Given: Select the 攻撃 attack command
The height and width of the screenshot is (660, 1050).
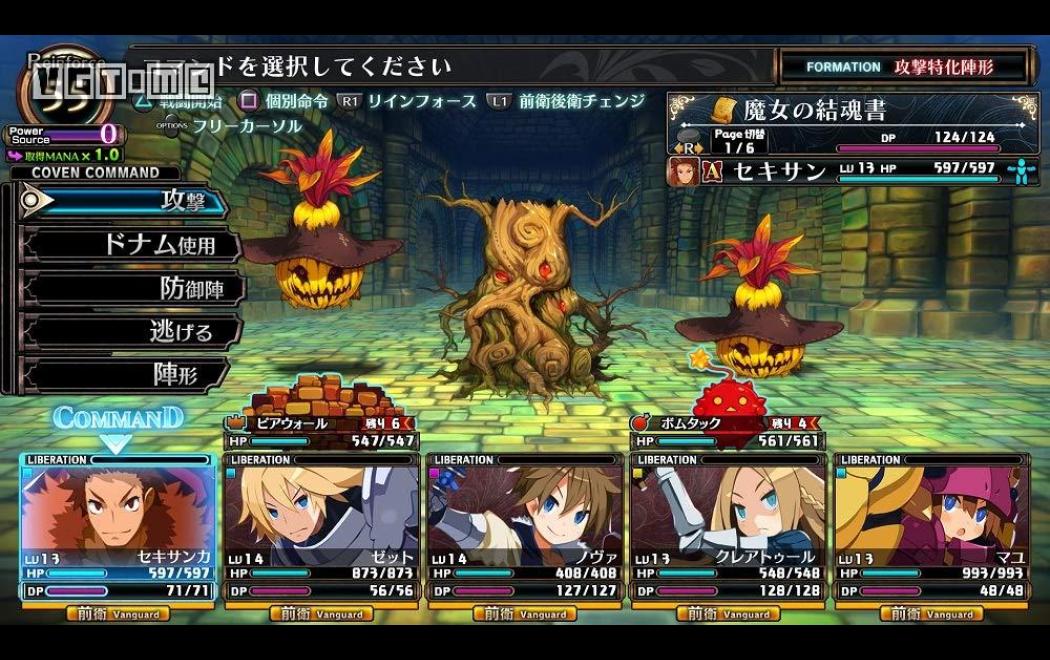Looking at the screenshot, I should pos(125,201).
